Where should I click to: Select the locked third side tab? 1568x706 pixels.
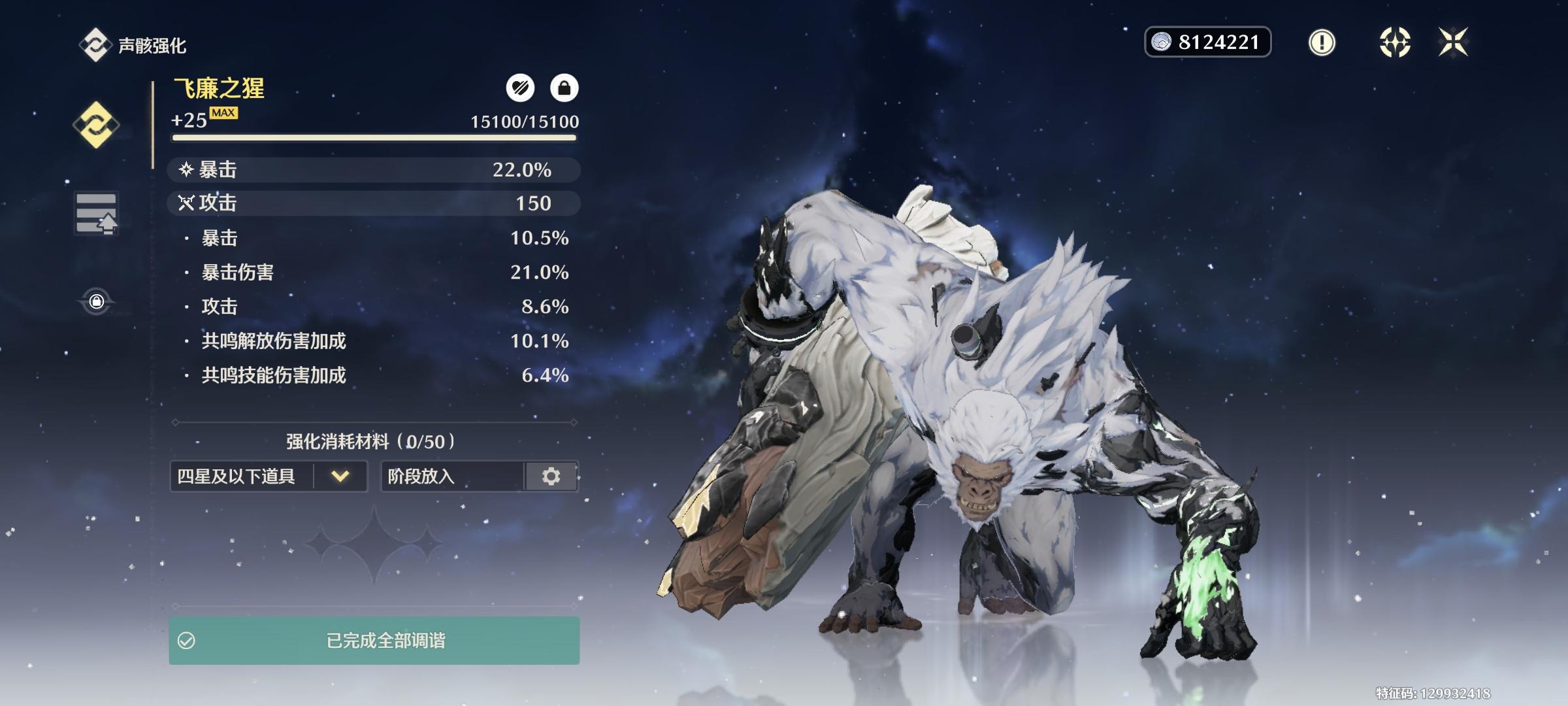pos(96,301)
